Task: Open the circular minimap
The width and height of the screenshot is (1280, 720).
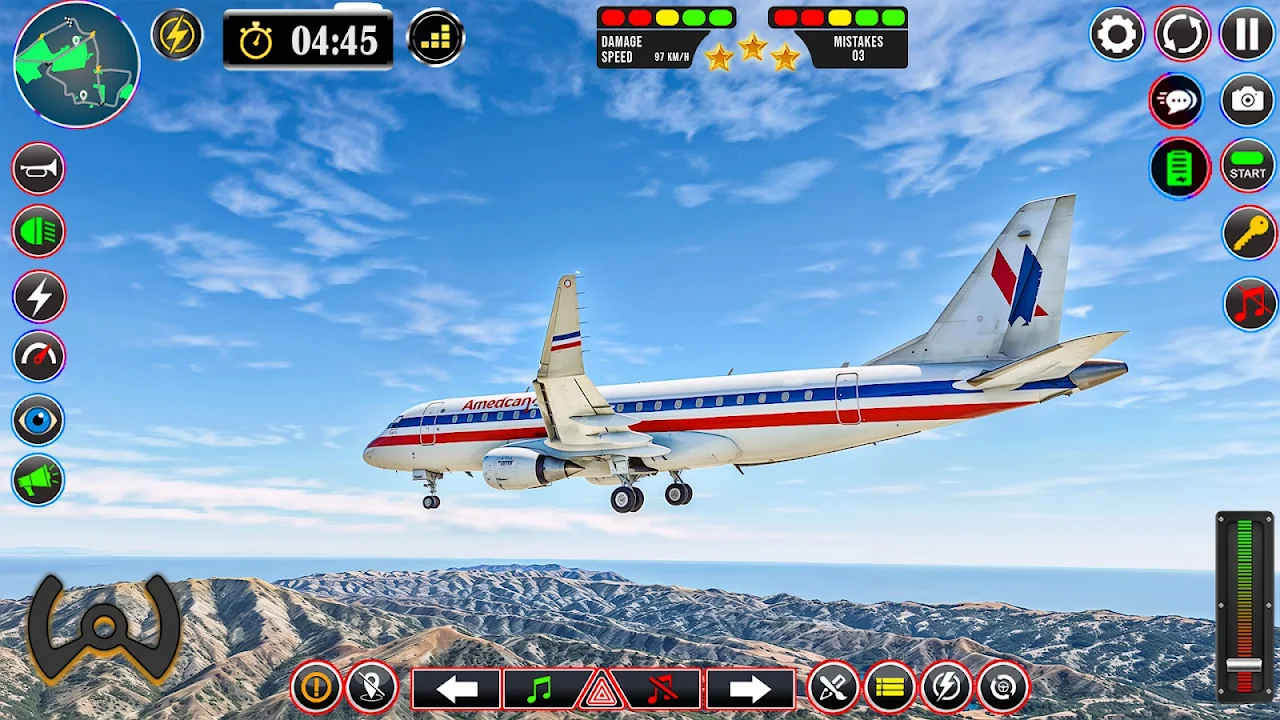Action: (x=76, y=64)
